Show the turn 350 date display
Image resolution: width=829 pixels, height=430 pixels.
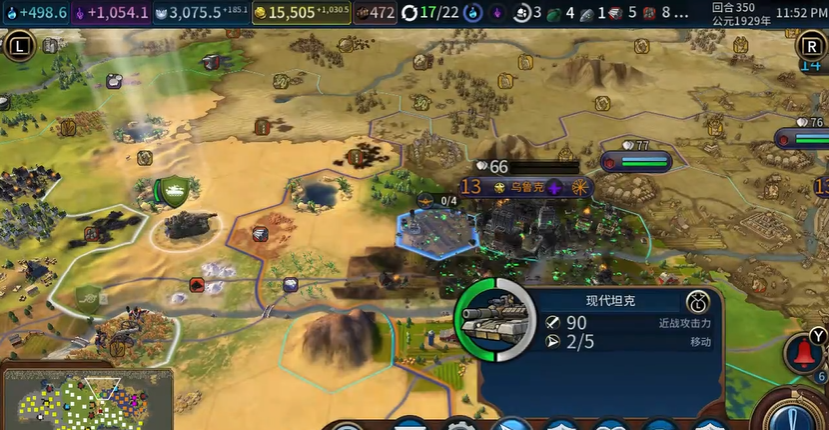pyautogui.click(x=741, y=13)
